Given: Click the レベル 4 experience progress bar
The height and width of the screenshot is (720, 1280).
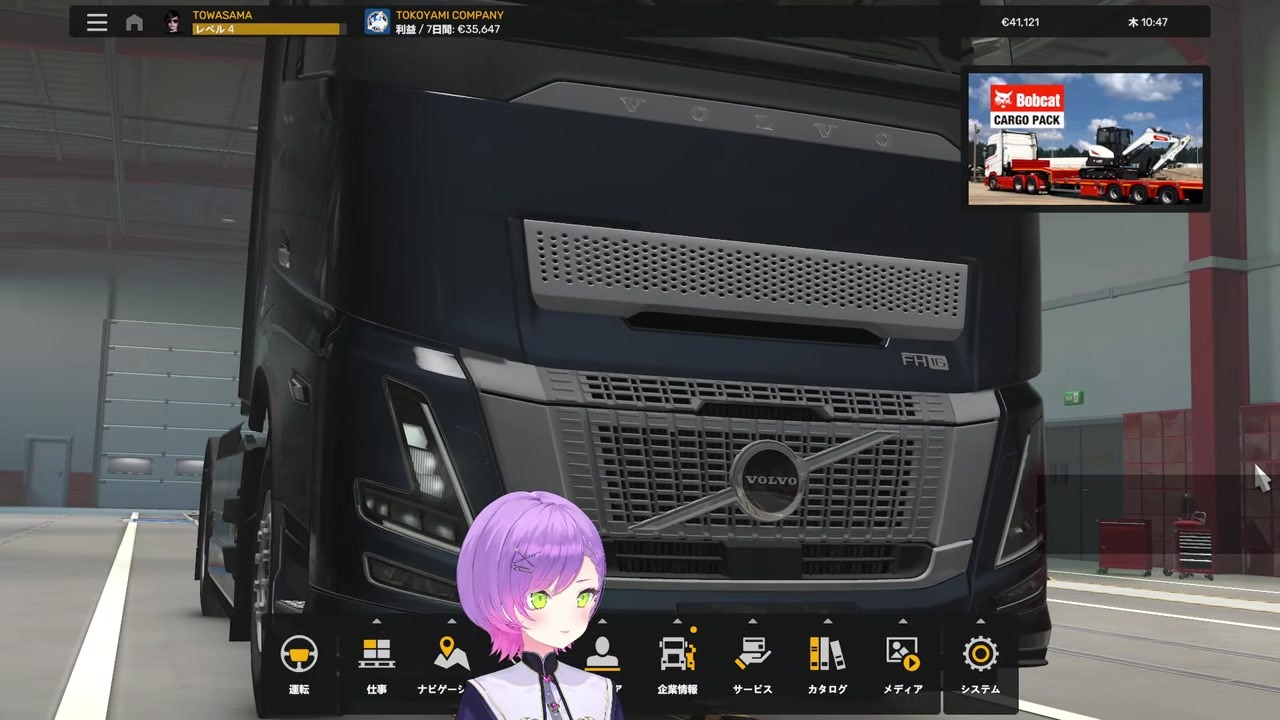Looking at the screenshot, I should tap(264, 29).
